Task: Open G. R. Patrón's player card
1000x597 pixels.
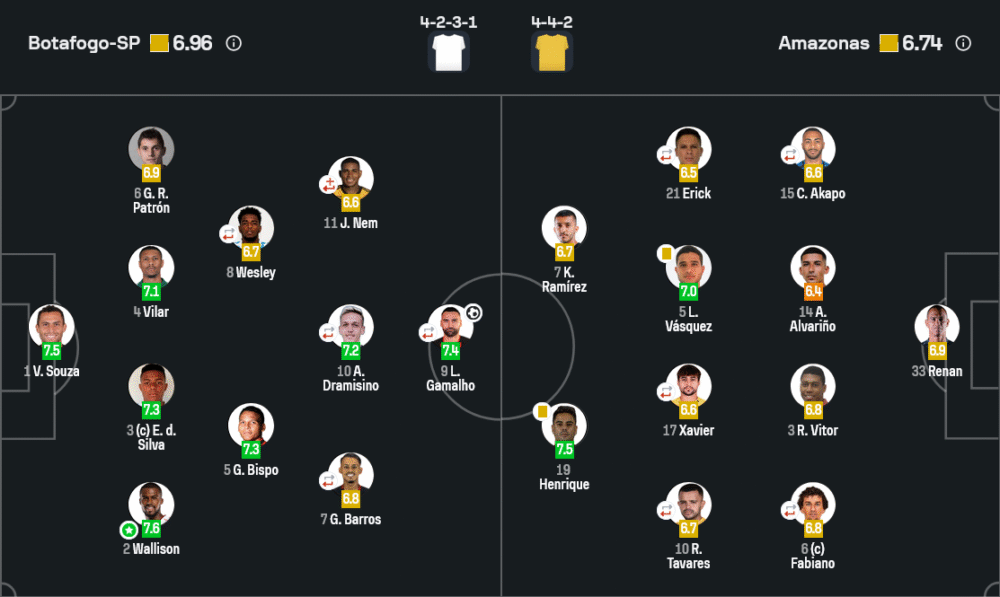Action: [x=151, y=150]
